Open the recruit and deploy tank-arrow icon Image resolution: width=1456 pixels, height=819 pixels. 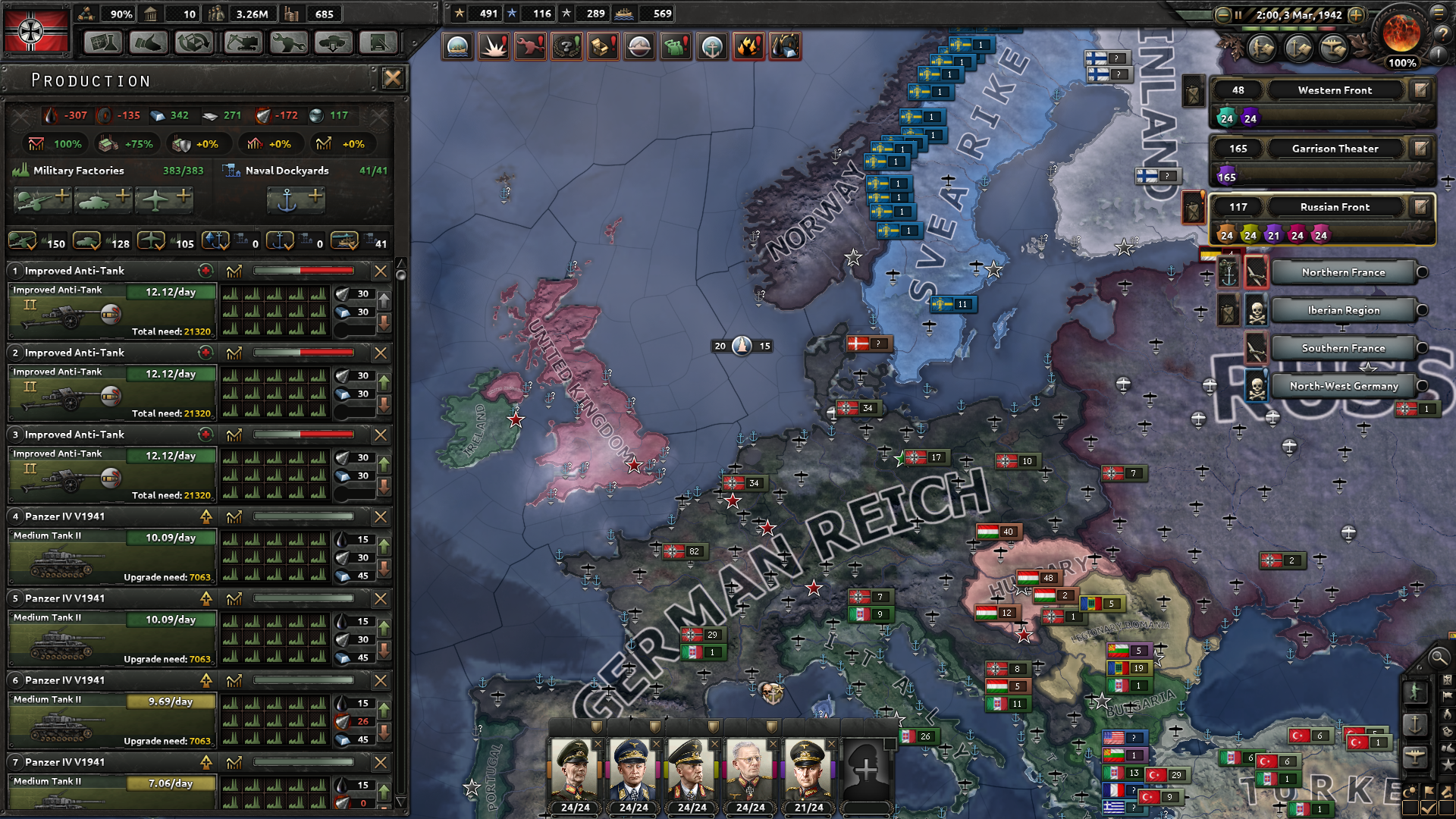332,42
